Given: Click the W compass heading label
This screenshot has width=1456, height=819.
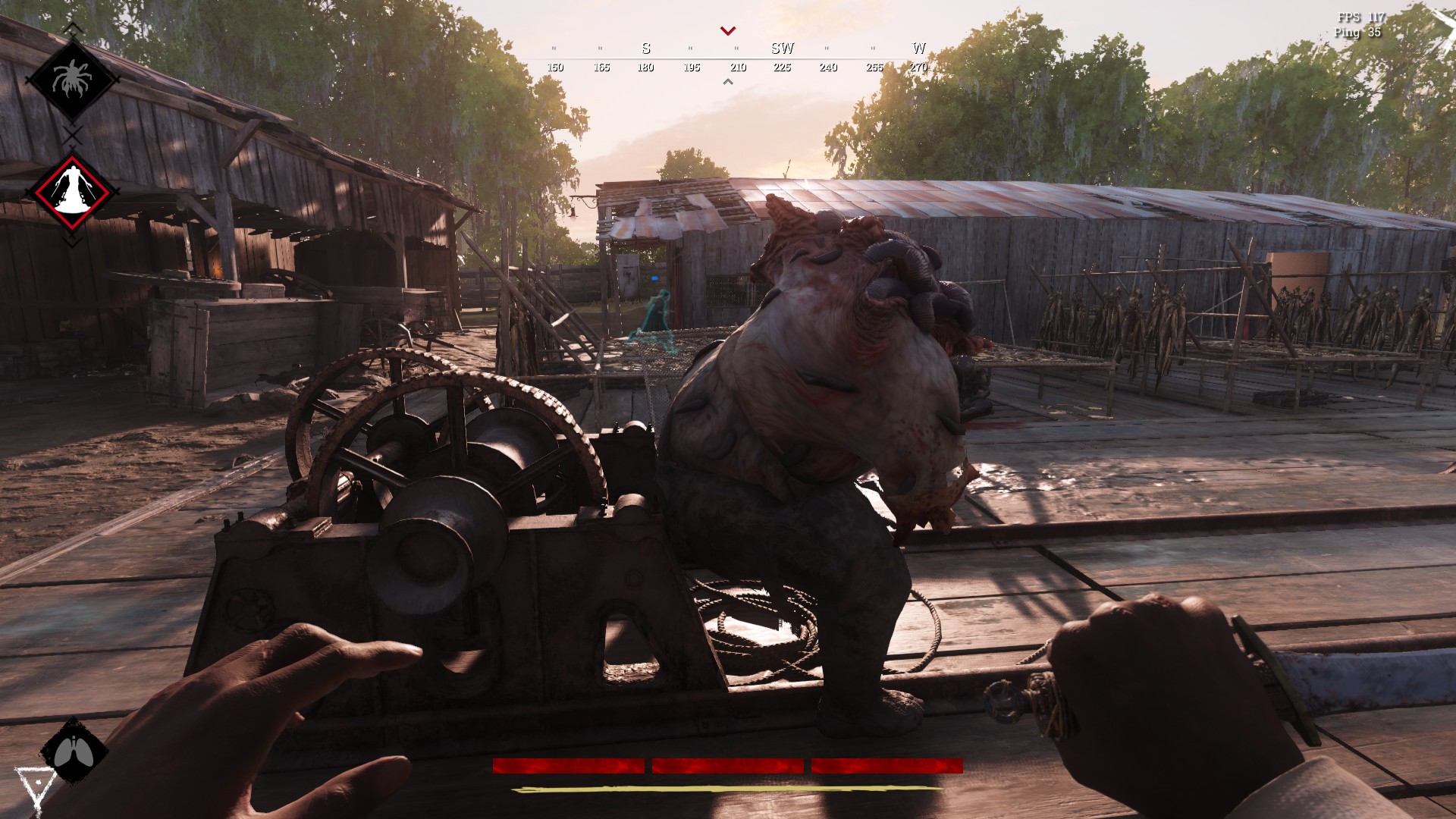Looking at the screenshot, I should 919,49.
